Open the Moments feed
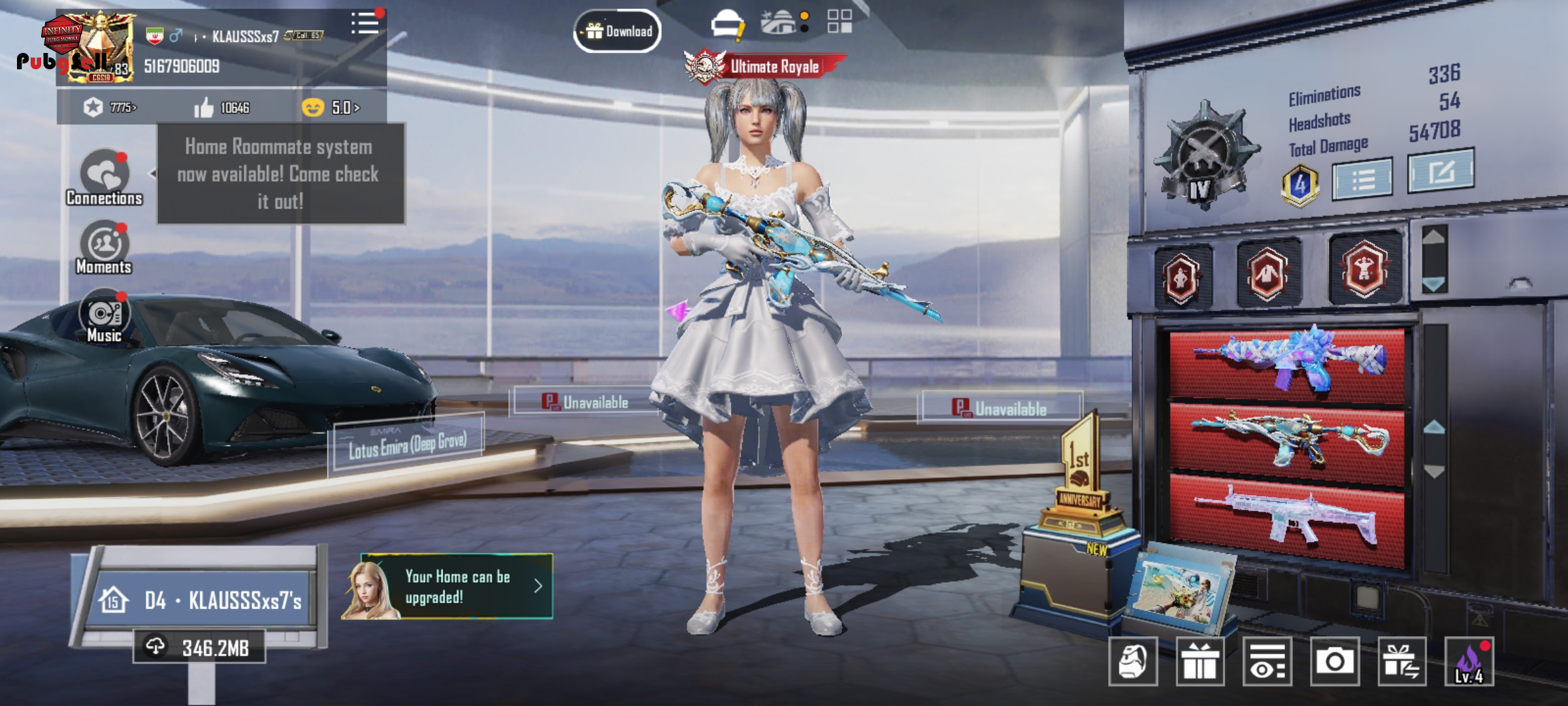1568x706 pixels. point(104,248)
